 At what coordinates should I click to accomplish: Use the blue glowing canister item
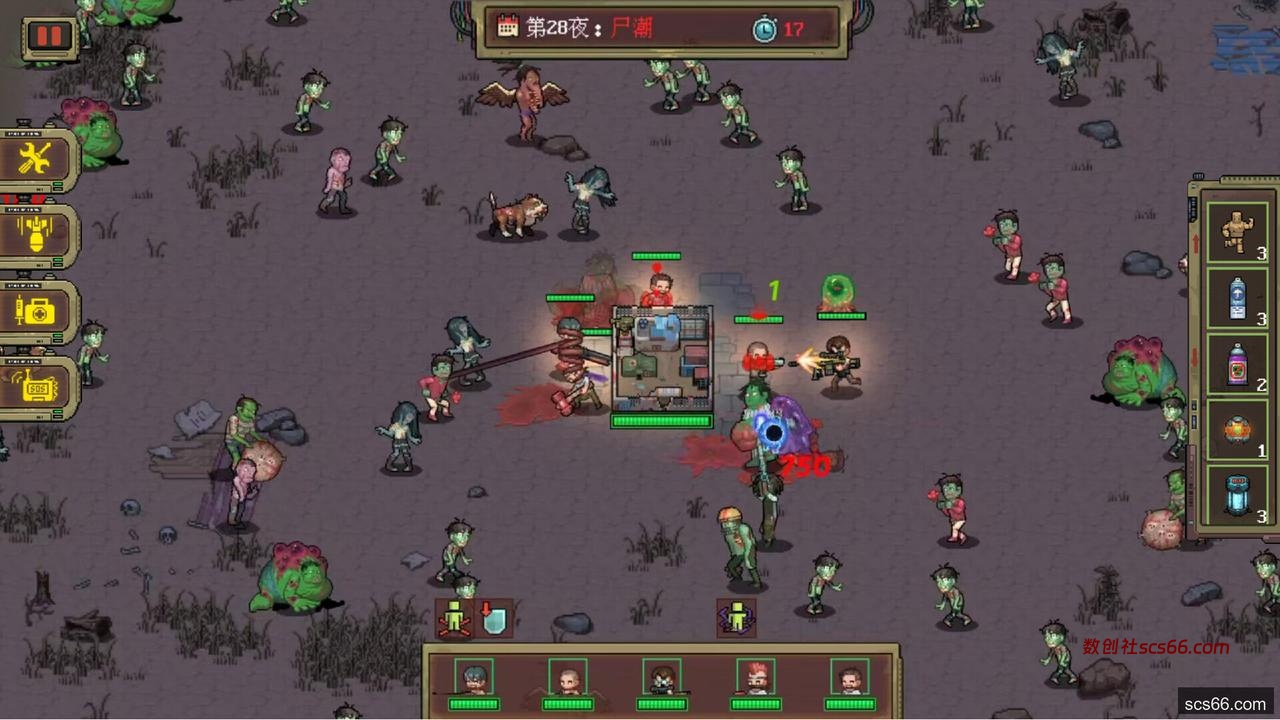[1237, 496]
